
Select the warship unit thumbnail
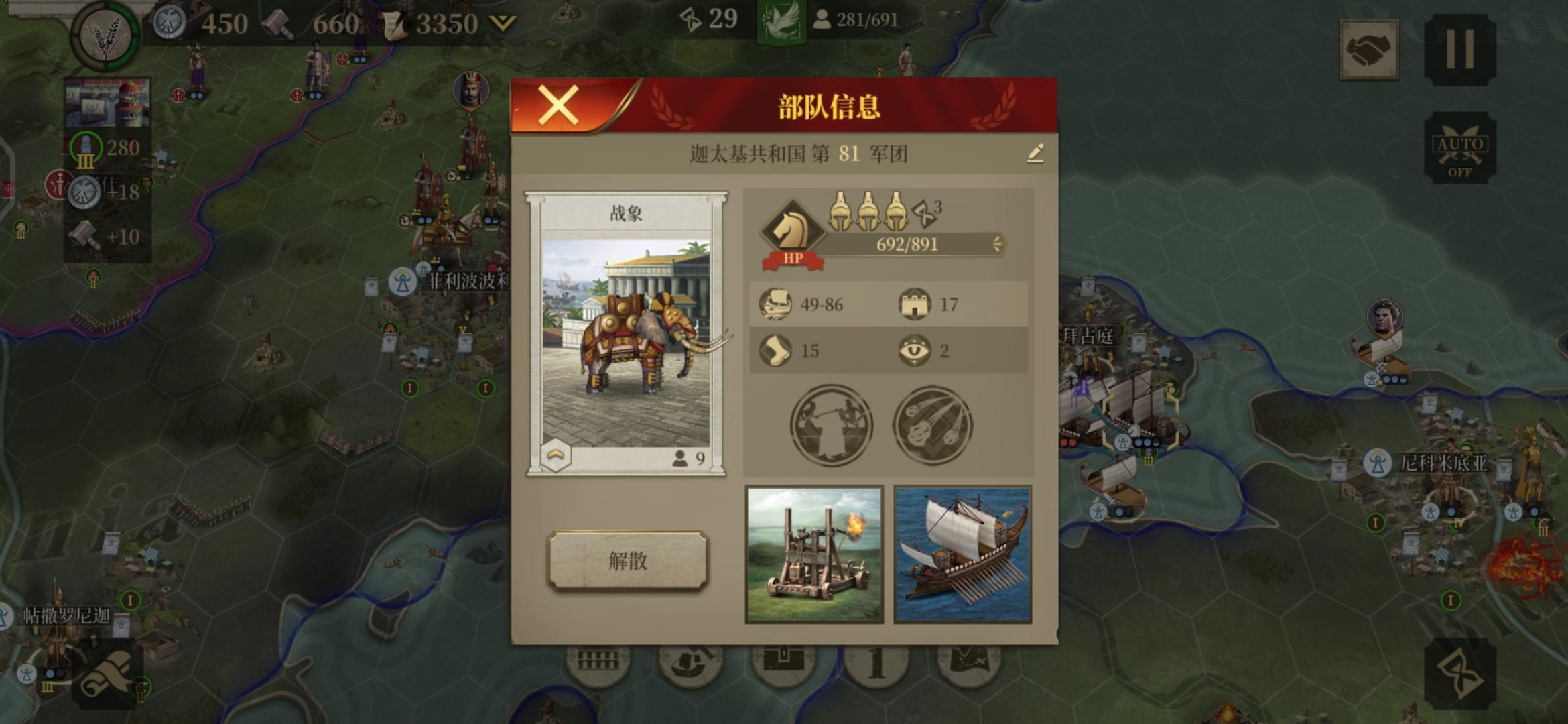tap(961, 553)
